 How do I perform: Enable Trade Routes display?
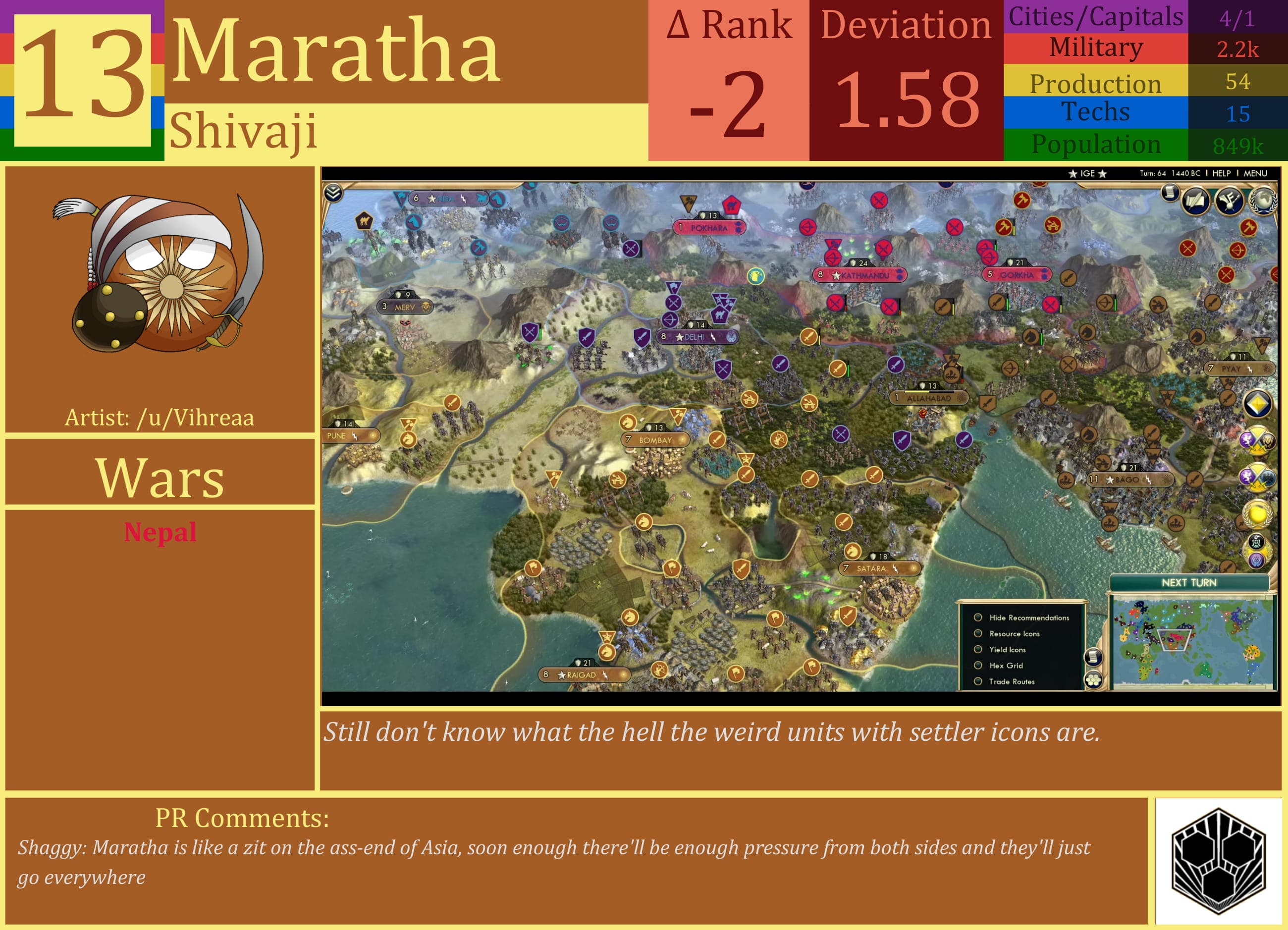coord(977,682)
